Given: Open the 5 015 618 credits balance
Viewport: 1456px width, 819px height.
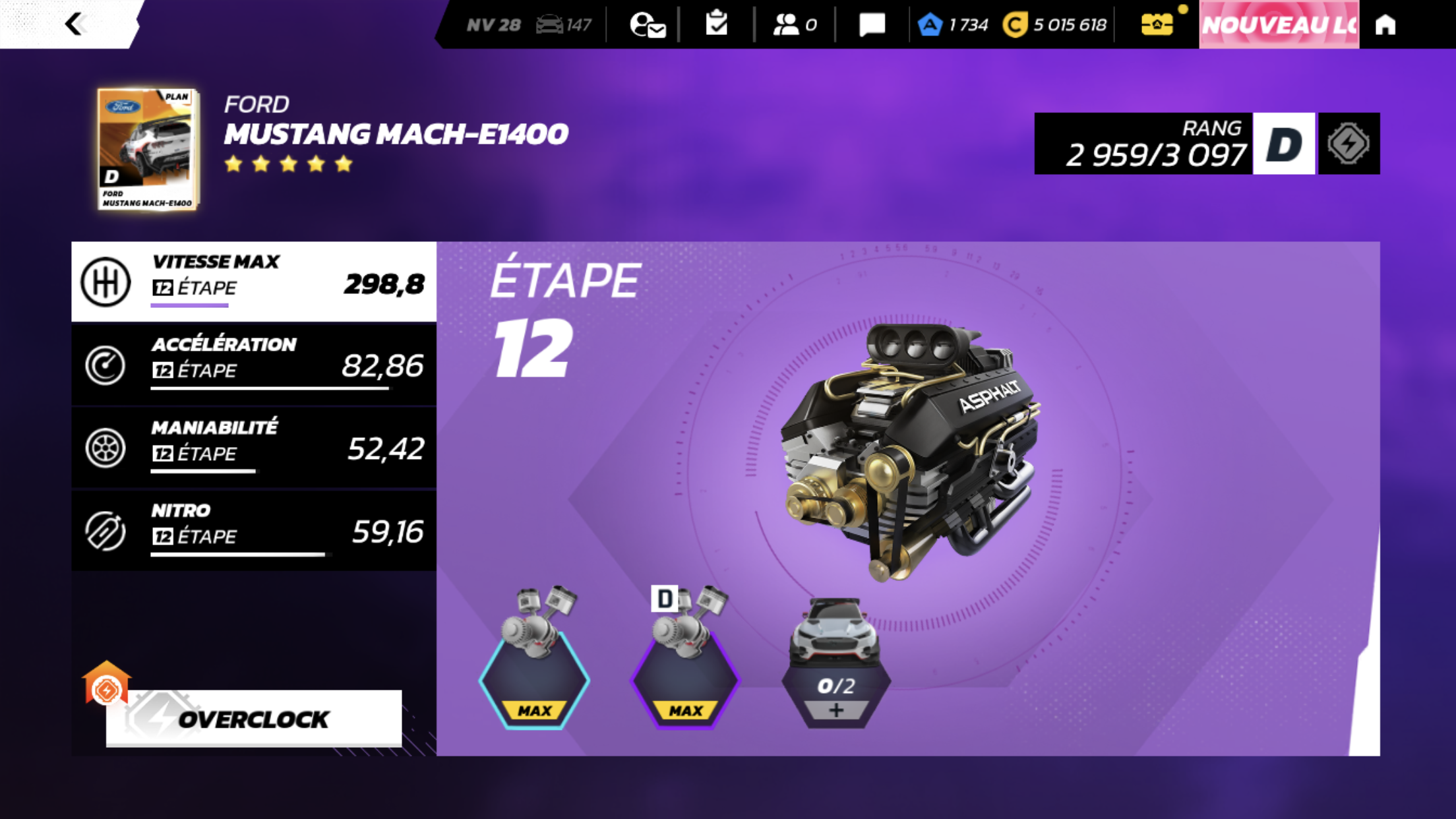Looking at the screenshot, I should click(x=1056, y=25).
